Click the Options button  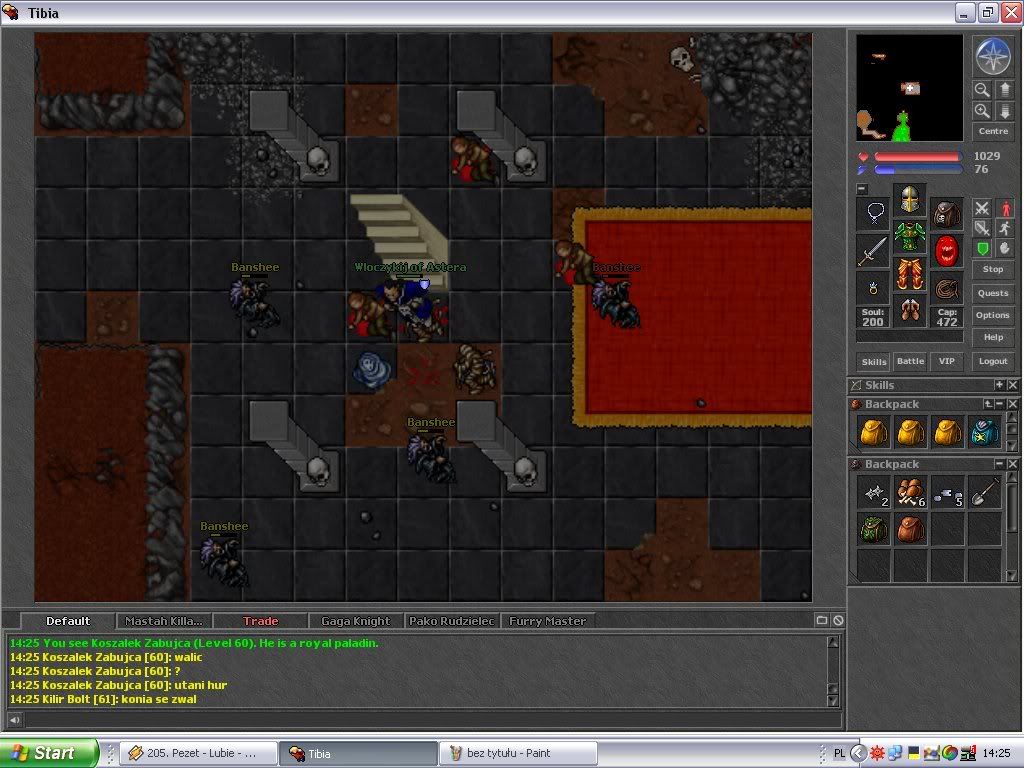(x=992, y=315)
